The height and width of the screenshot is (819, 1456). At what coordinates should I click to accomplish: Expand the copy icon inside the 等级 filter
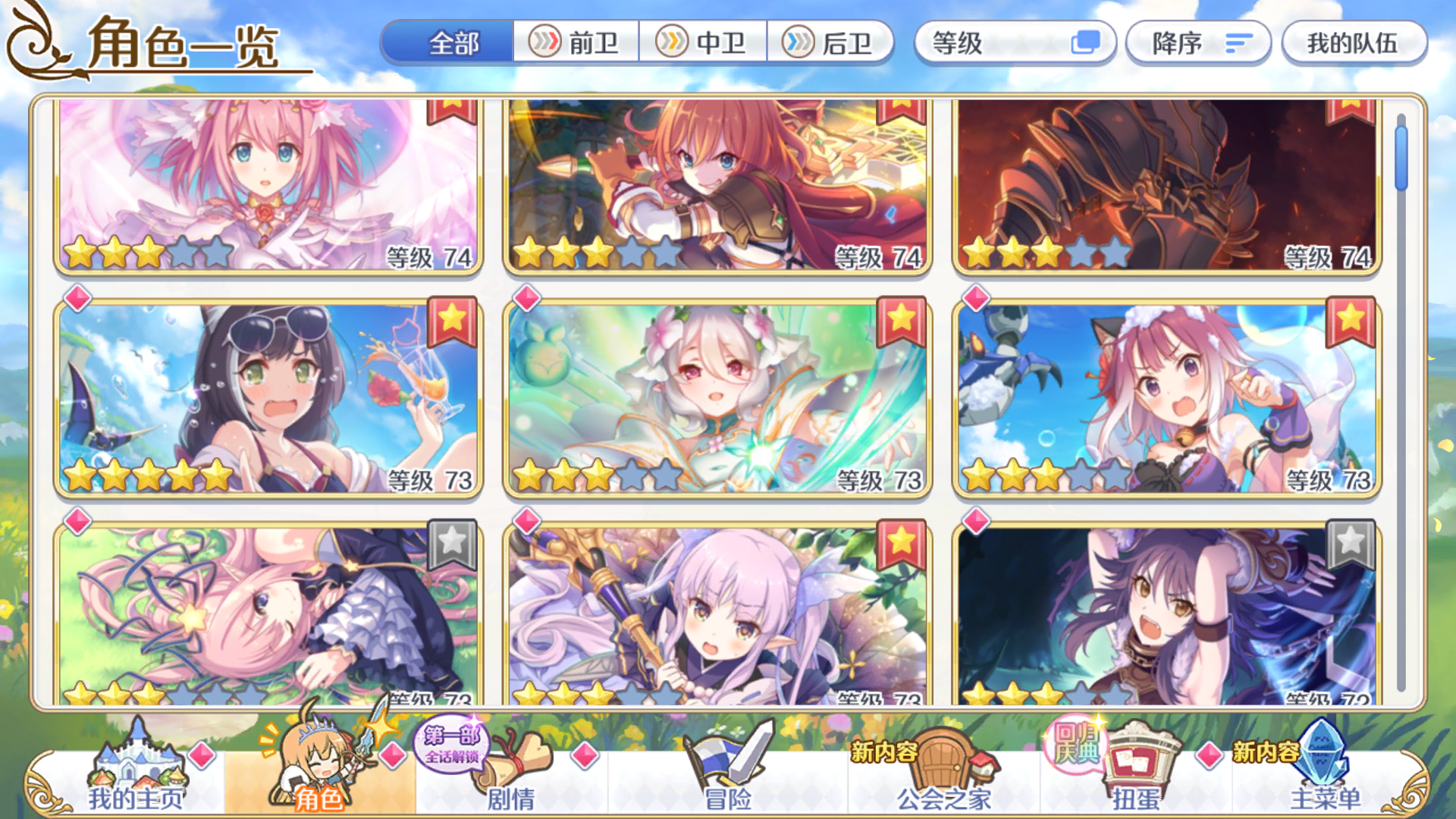[x=1087, y=43]
